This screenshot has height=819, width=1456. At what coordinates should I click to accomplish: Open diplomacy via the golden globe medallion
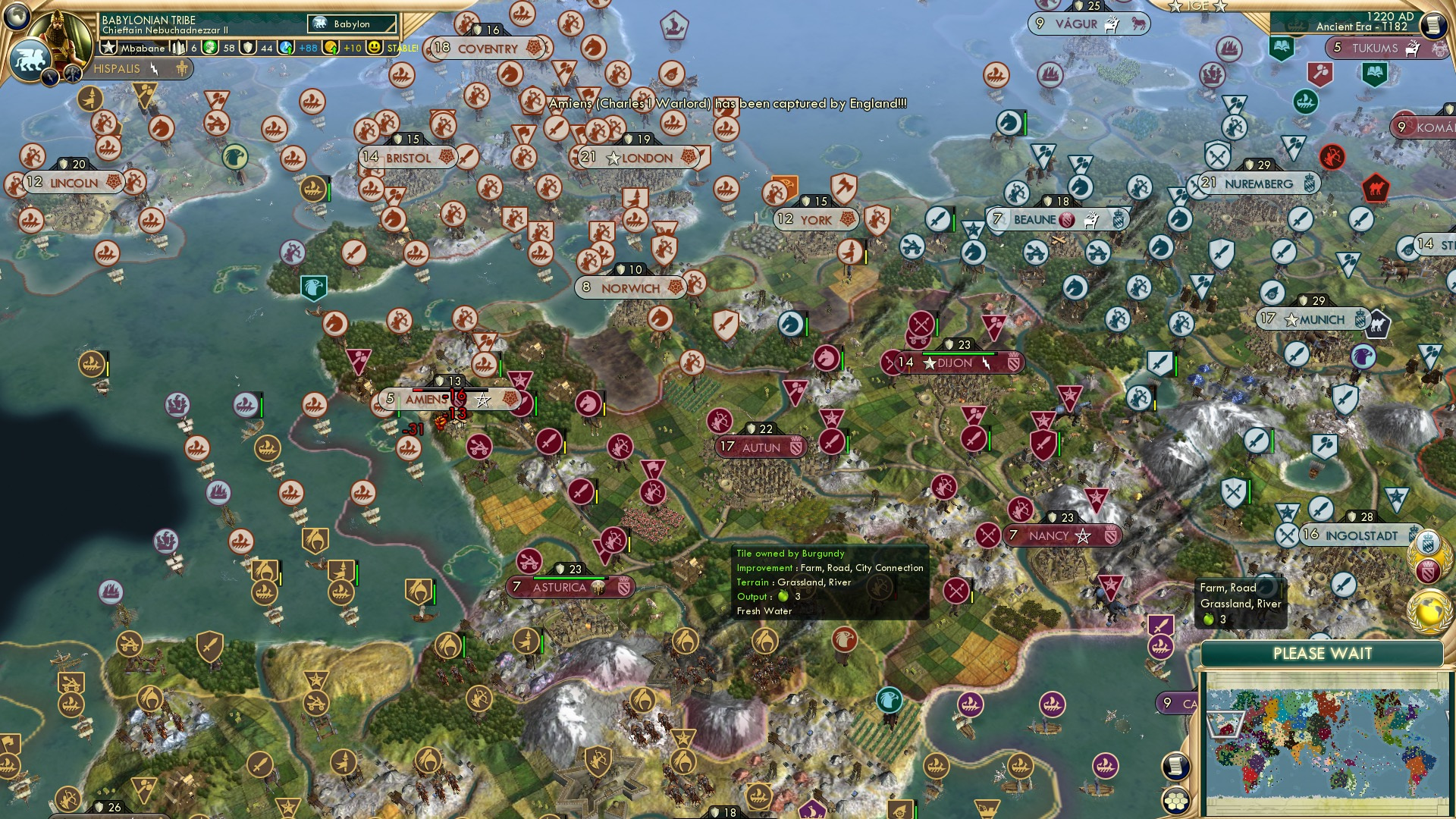[1430, 611]
